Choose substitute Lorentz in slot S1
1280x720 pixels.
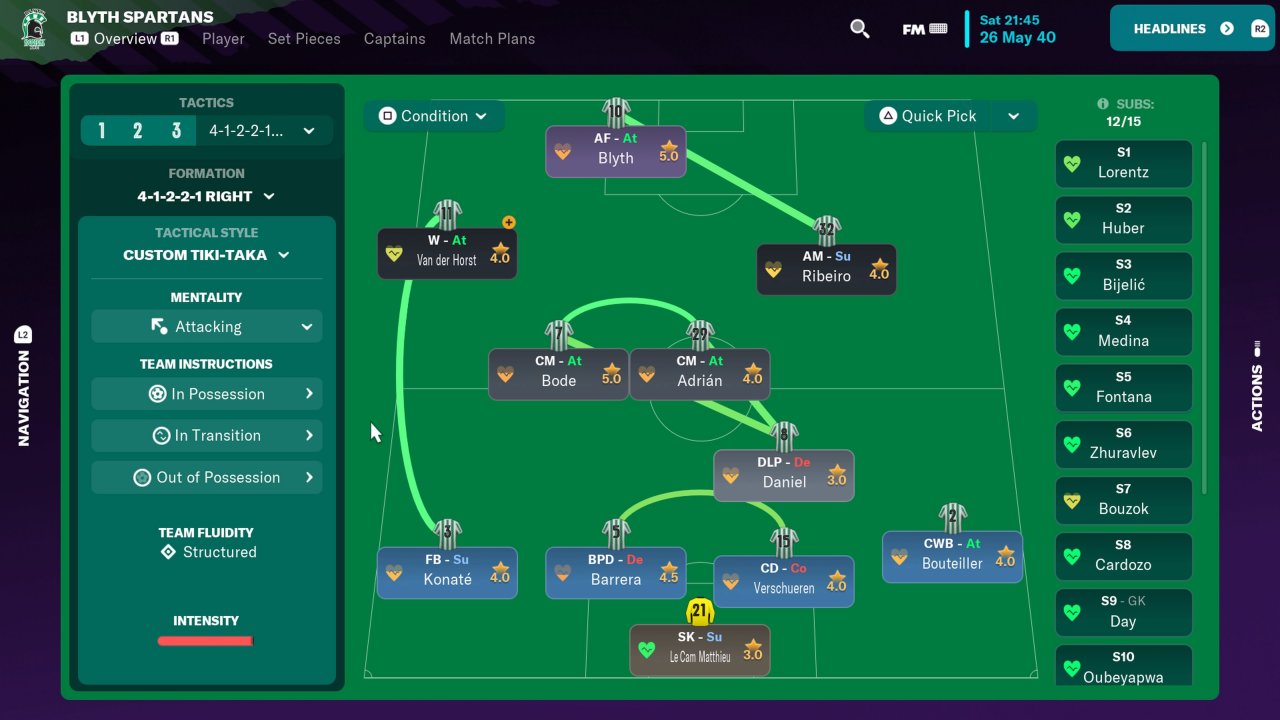click(x=1123, y=163)
